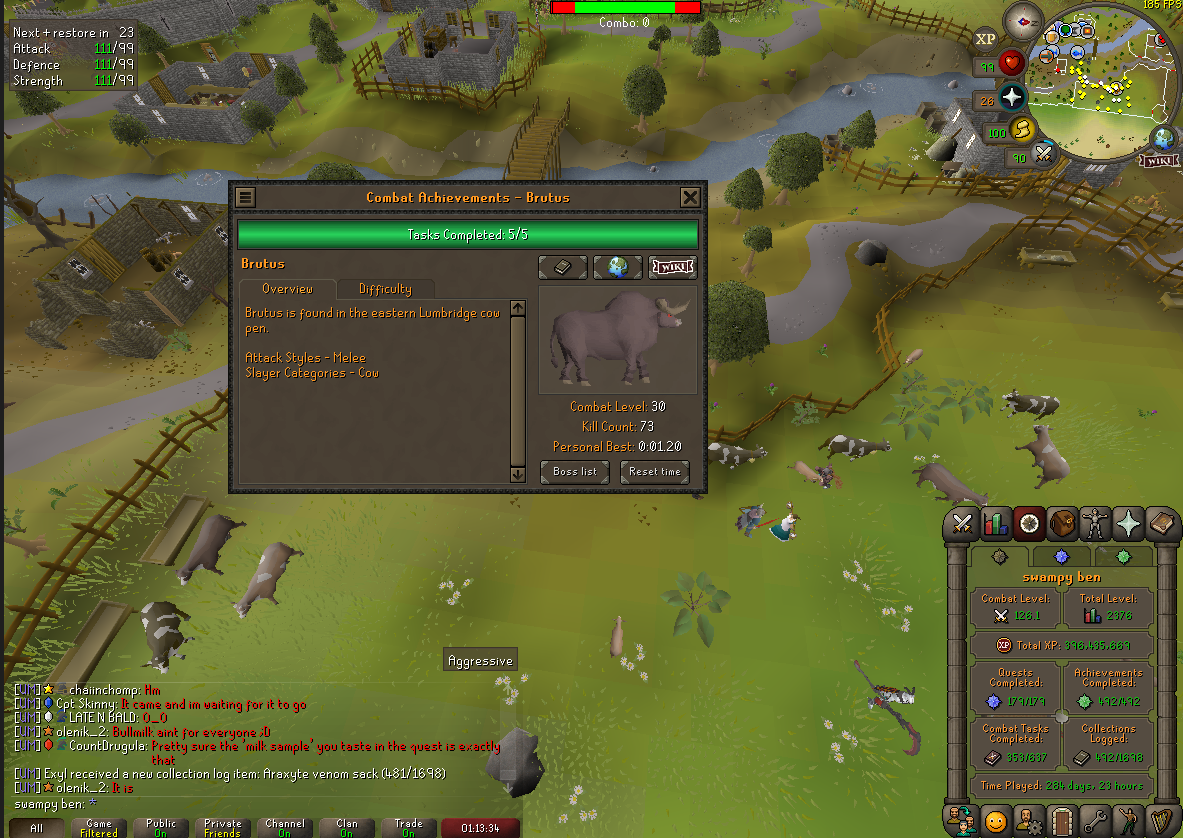Screen dimensions: 1183x838
Task: Open the Wiki link in the Brutus panel
Action: pos(672,267)
